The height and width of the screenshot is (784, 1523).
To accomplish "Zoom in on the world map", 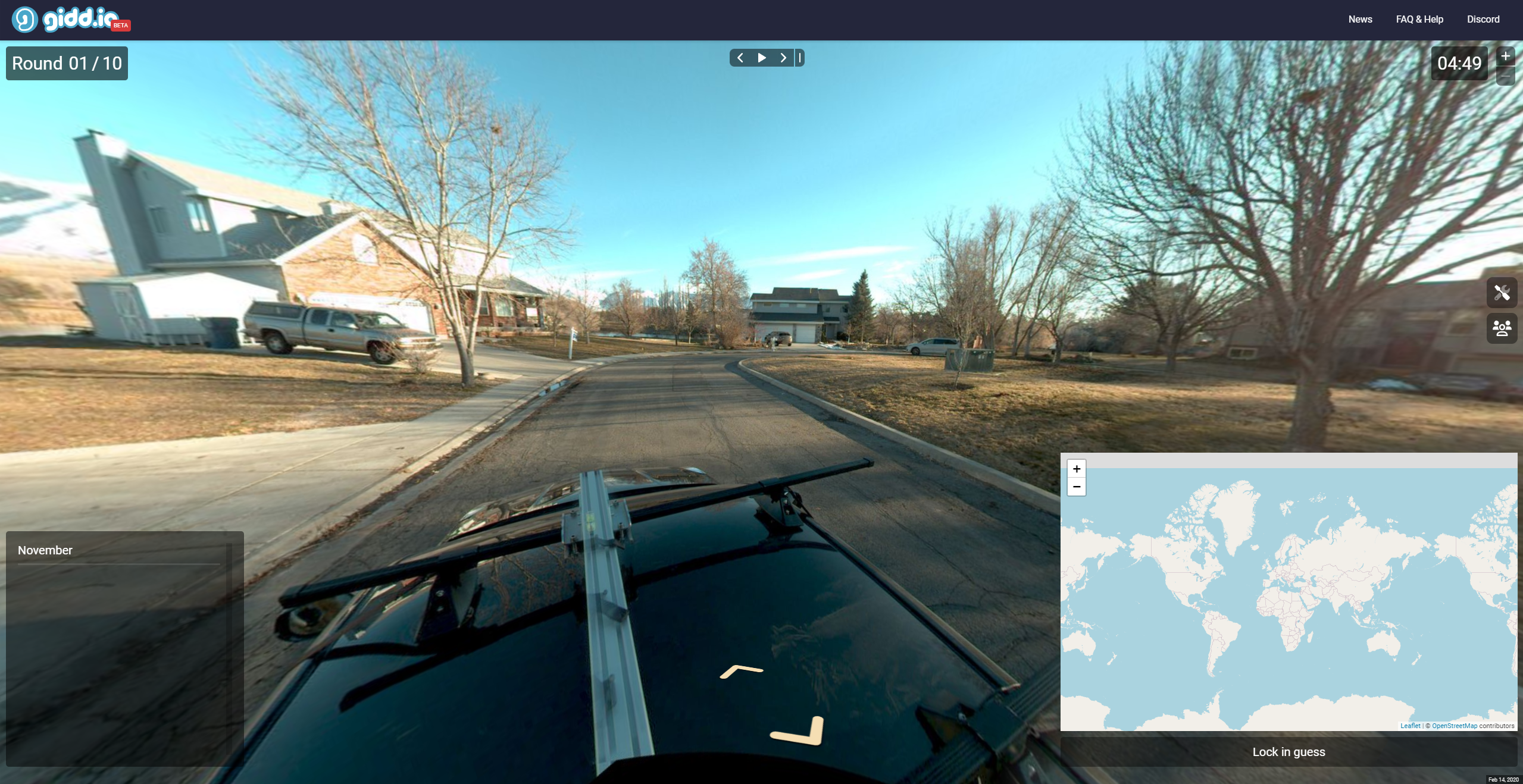I will coord(1077,469).
